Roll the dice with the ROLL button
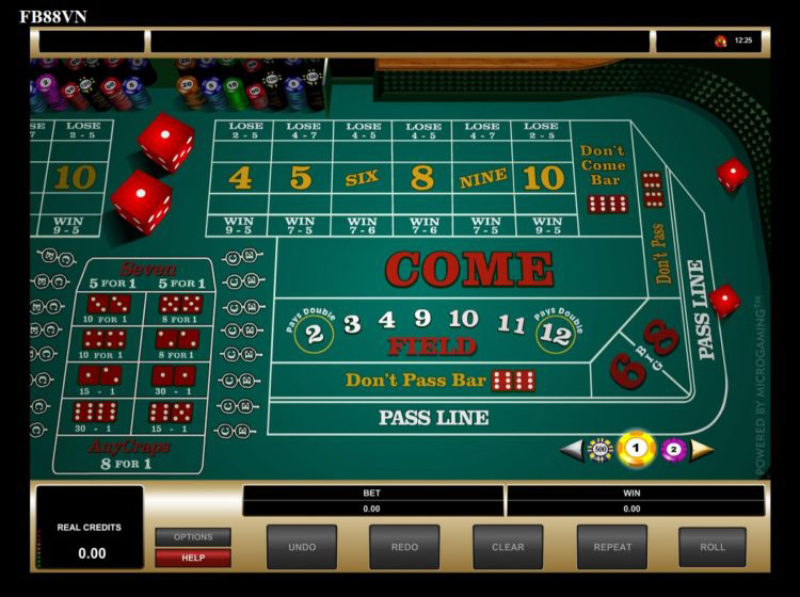This screenshot has height=597, width=800. click(x=712, y=547)
